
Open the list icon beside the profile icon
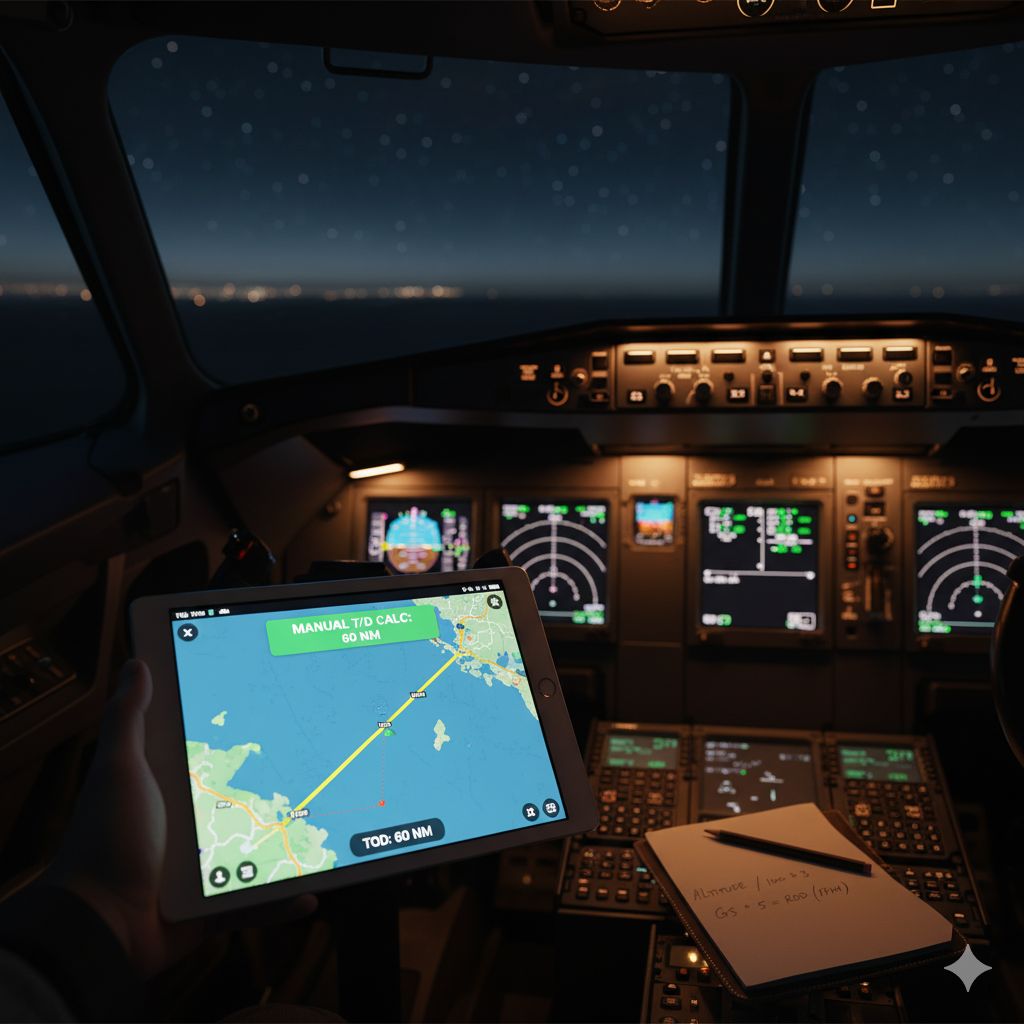(x=246, y=871)
